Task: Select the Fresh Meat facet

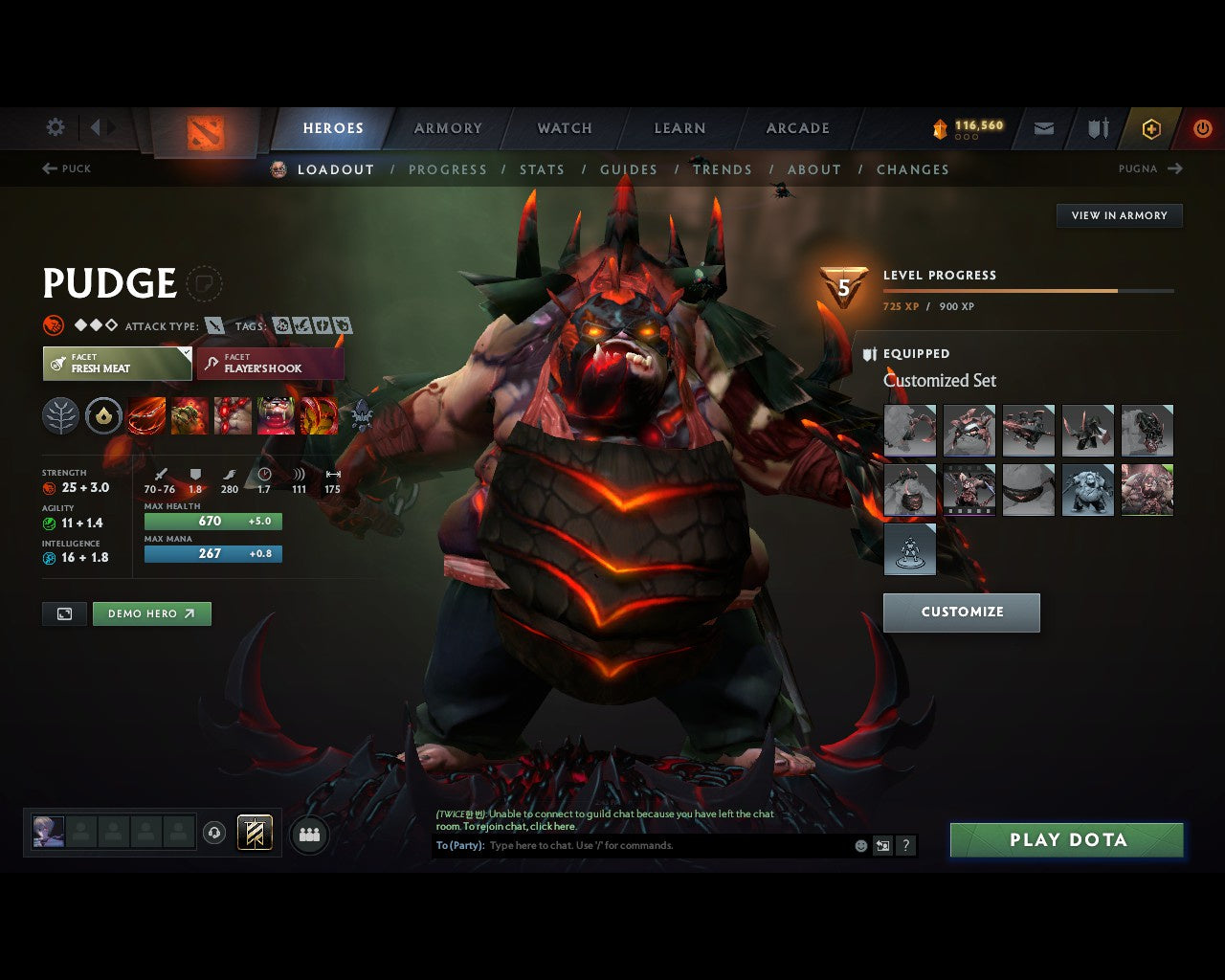Action: [x=117, y=364]
